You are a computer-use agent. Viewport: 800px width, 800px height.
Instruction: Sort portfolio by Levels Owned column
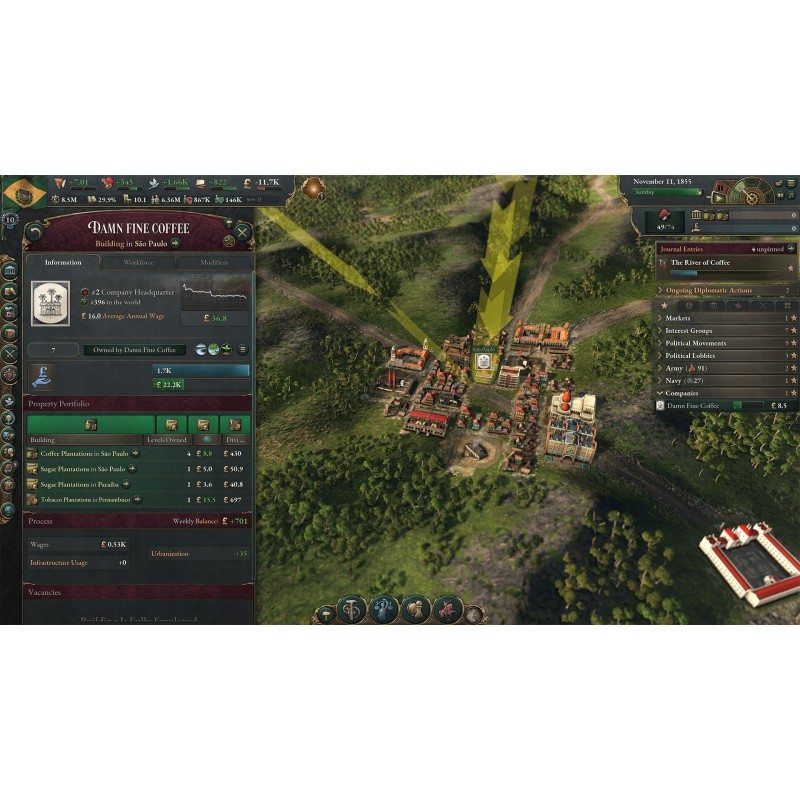166,439
